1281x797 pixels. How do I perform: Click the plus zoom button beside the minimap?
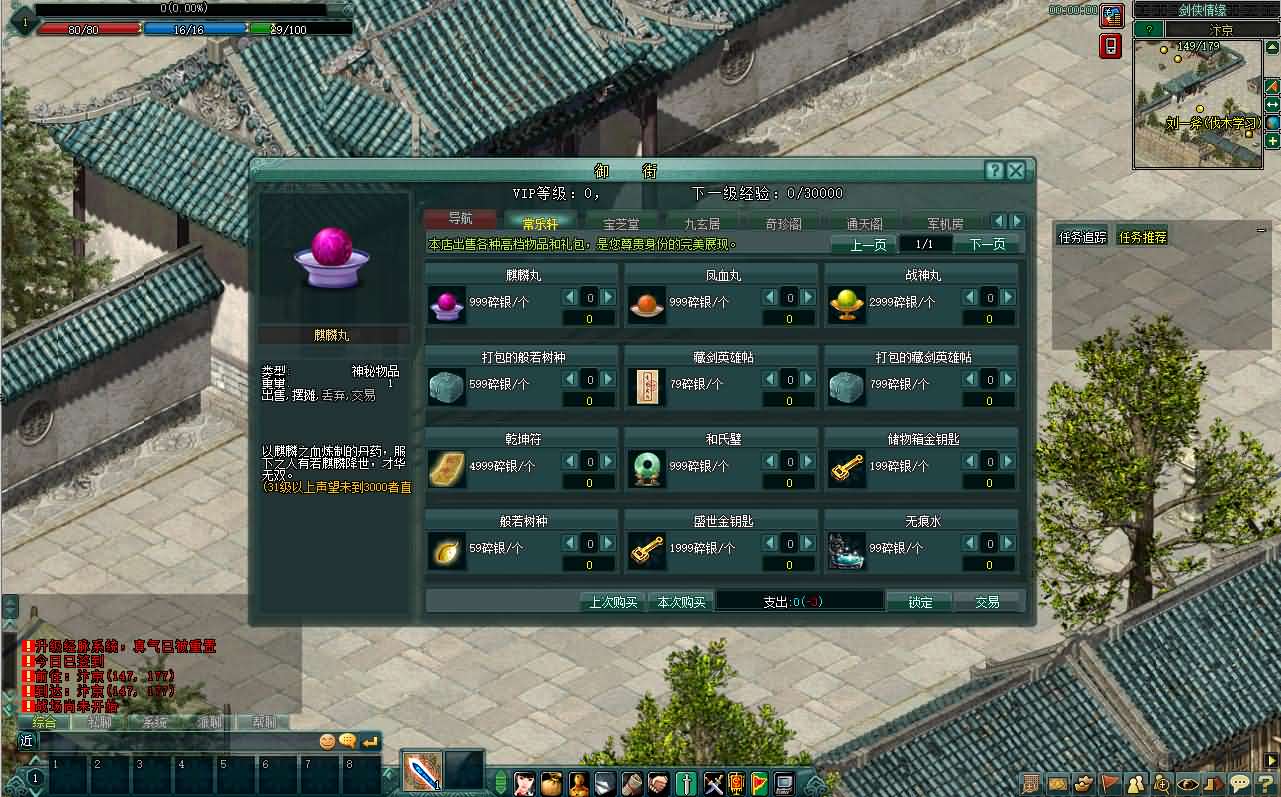click(1272, 140)
